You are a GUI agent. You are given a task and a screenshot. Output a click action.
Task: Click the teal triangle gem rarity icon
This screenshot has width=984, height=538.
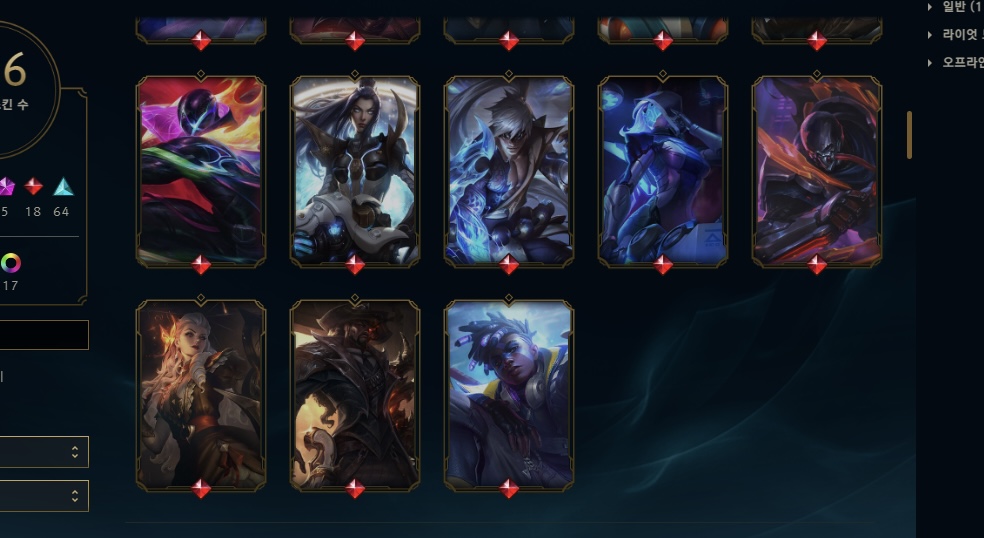pyautogui.click(x=63, y=187)
